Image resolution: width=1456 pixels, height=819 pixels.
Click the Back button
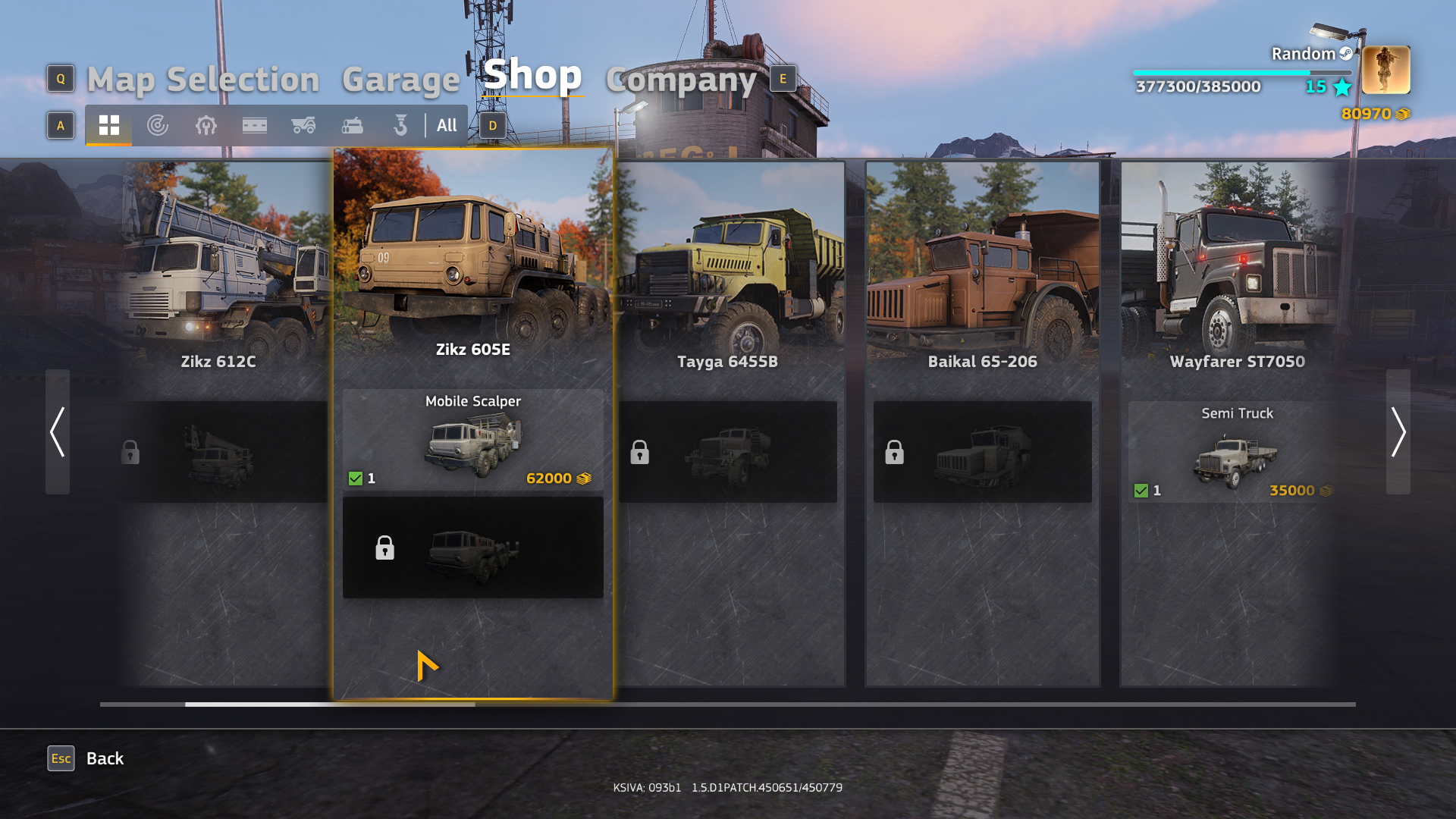(105, 758)
